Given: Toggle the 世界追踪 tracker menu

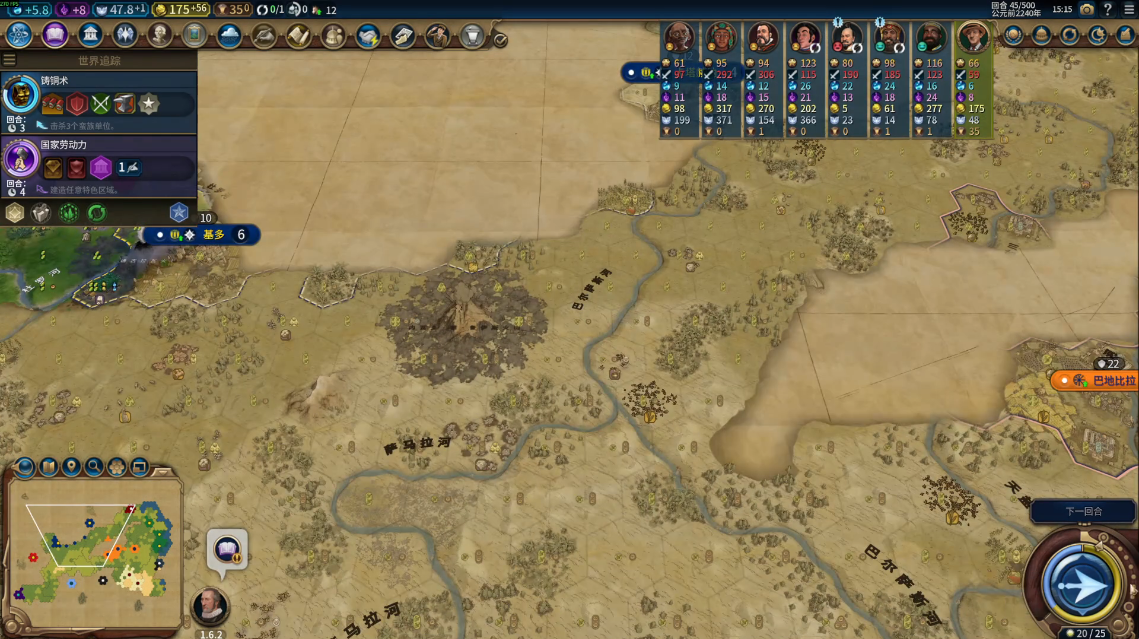Looking at the screenshot, I should (10, 60).
